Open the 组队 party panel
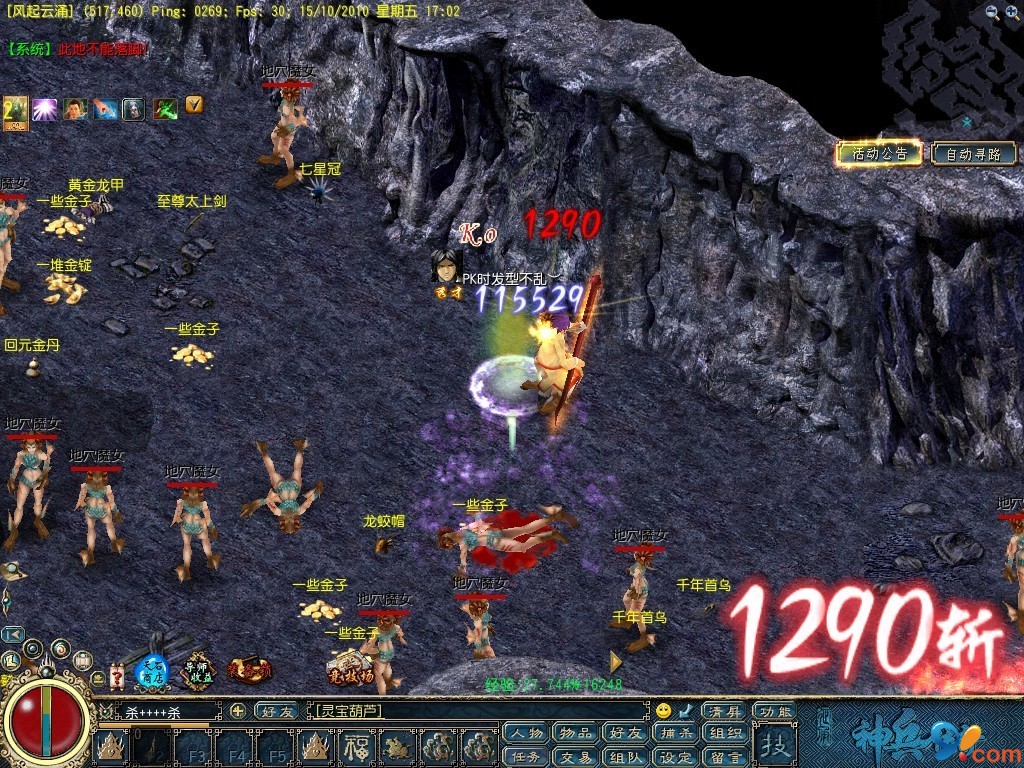The height and width of the screenshot is (768, 1024). click(x=626, y=757)
